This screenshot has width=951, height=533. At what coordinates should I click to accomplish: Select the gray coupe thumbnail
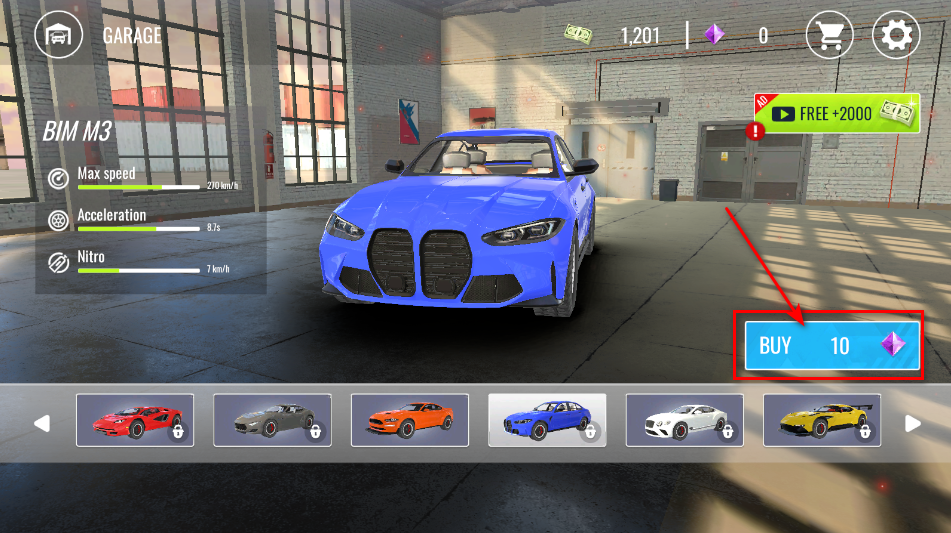272,420
